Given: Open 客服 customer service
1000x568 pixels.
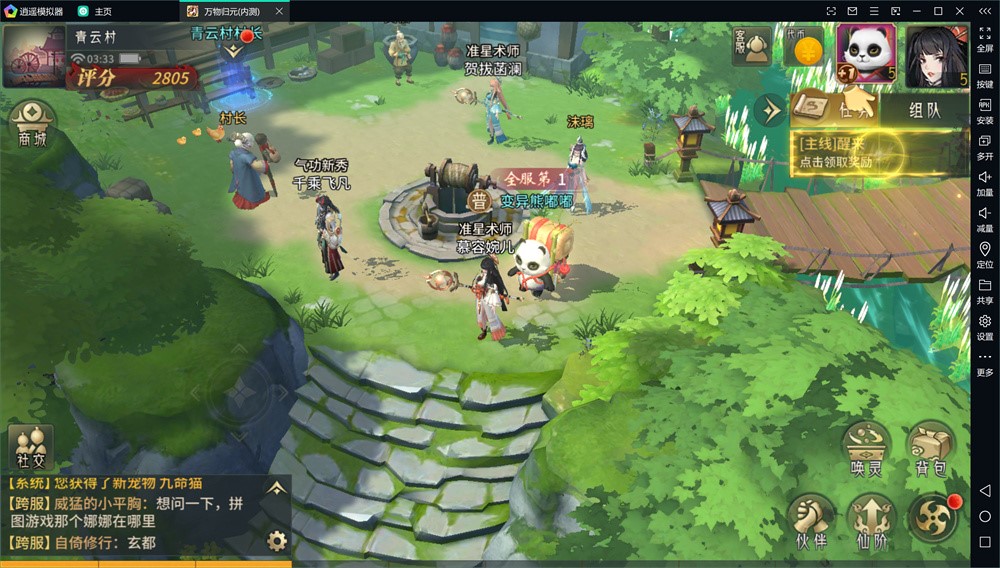Looking at the screenshot, I should [x=751, y=46].
